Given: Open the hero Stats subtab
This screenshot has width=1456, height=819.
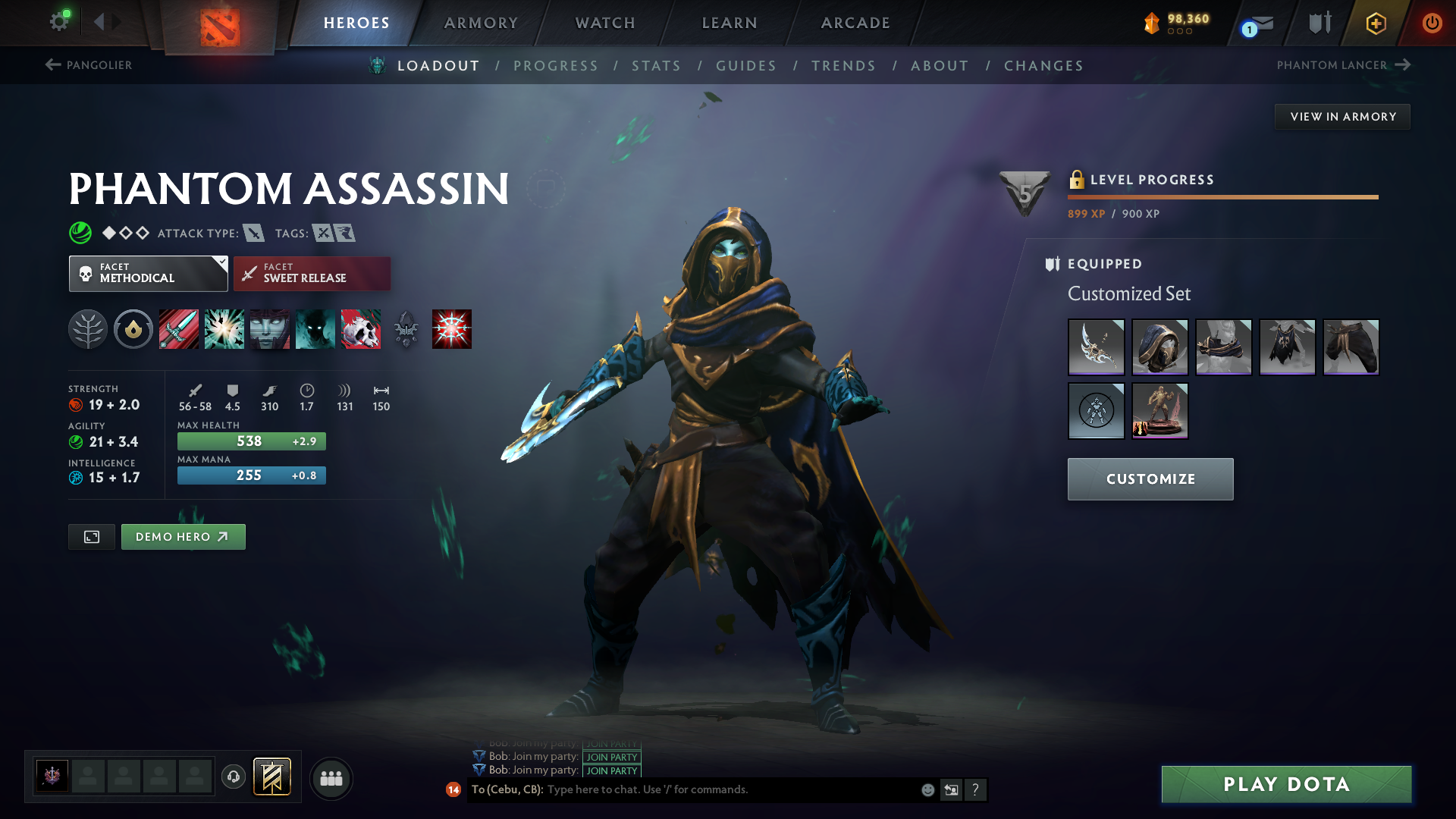Looking at the screenshot, I should coord(656,66).
